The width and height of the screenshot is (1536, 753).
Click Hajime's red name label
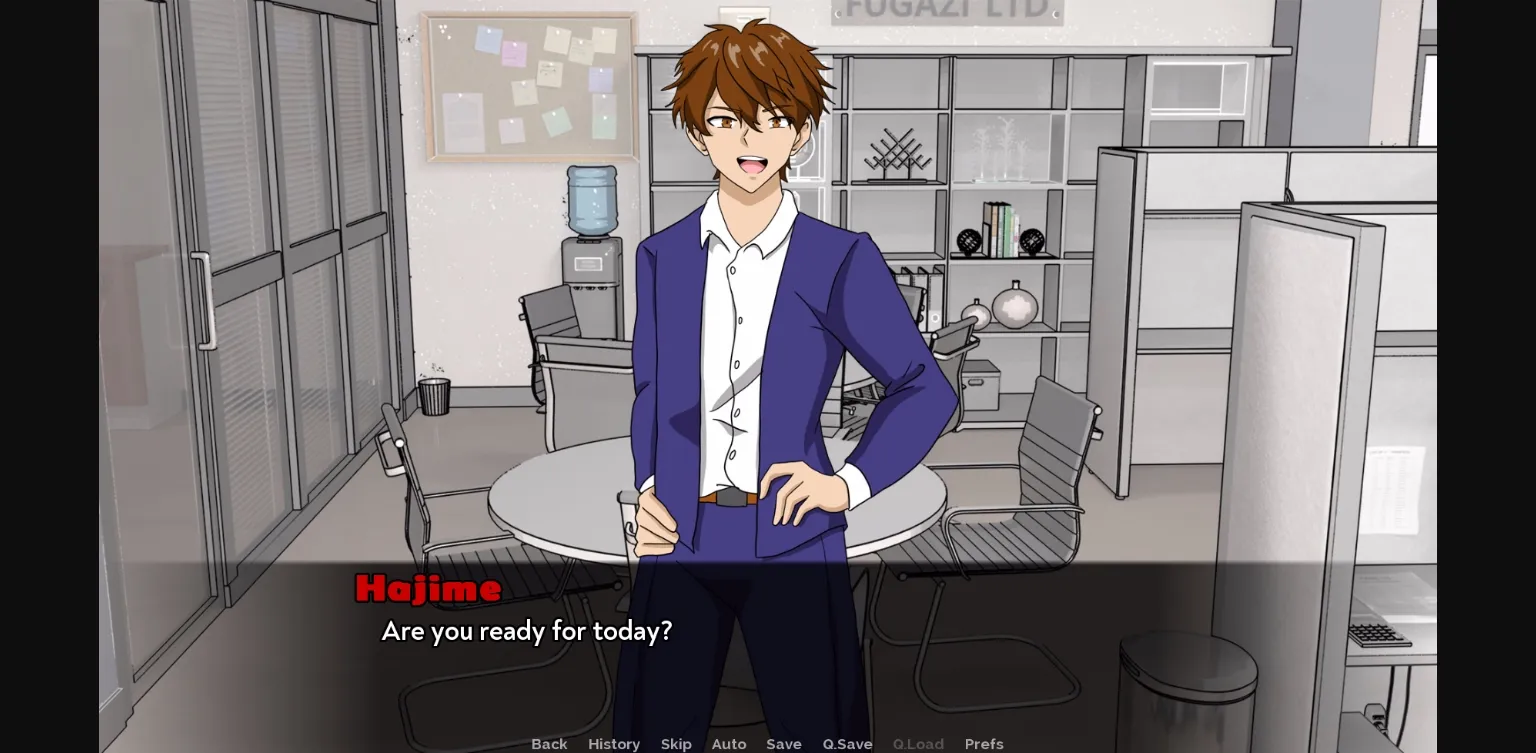tap(428, 588)
